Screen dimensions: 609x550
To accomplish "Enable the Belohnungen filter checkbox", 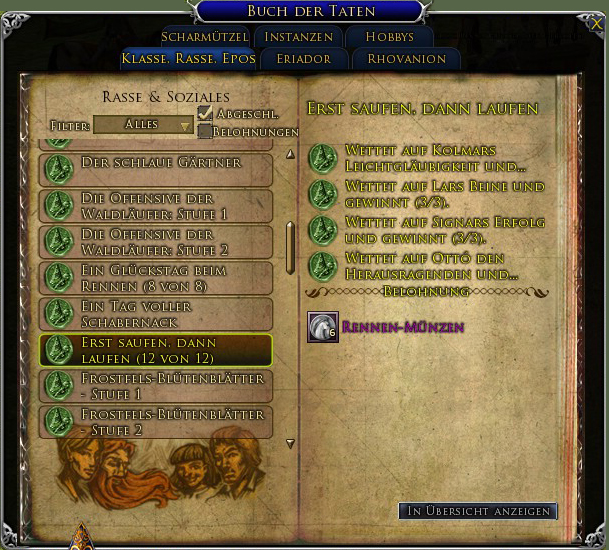I will (205, 131).
